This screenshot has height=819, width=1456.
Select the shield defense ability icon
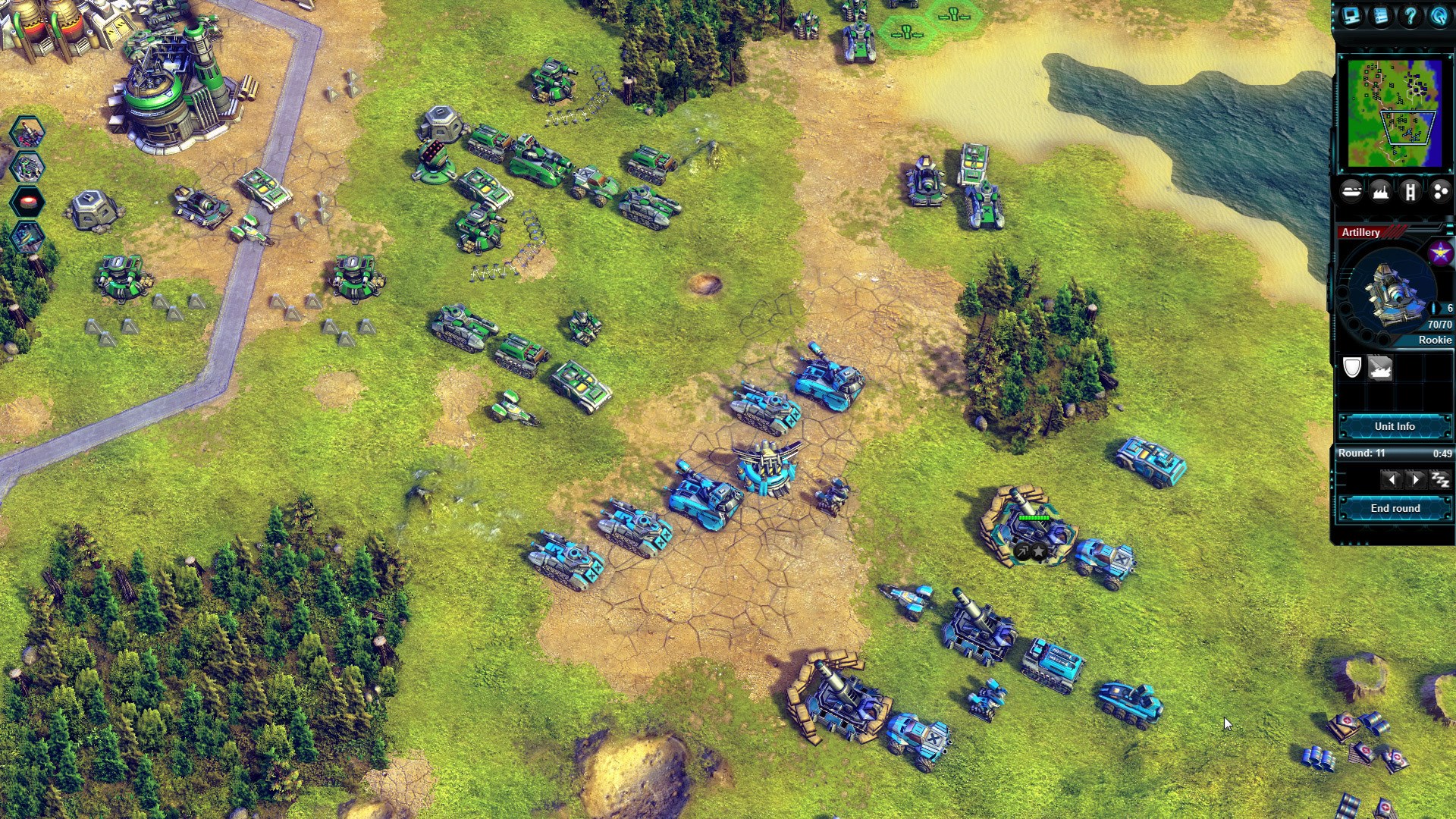pyautogui.click(x=1351, y=369)
